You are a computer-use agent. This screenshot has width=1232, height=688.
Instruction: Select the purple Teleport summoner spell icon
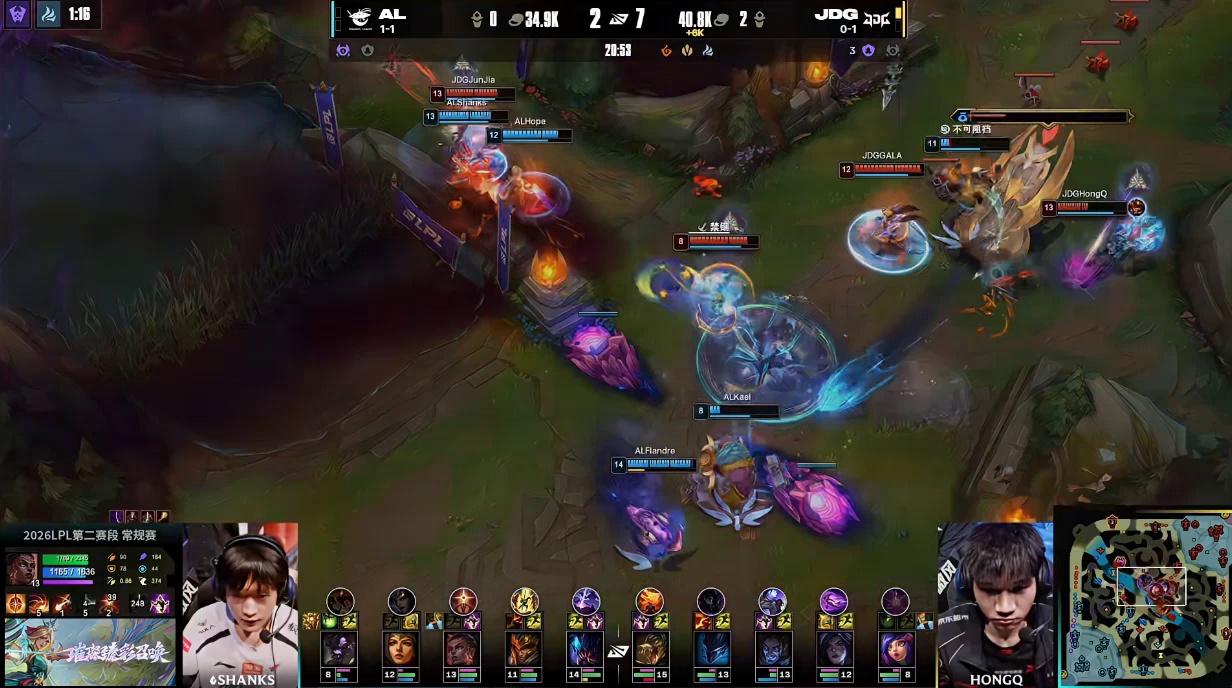click(160, 604)
